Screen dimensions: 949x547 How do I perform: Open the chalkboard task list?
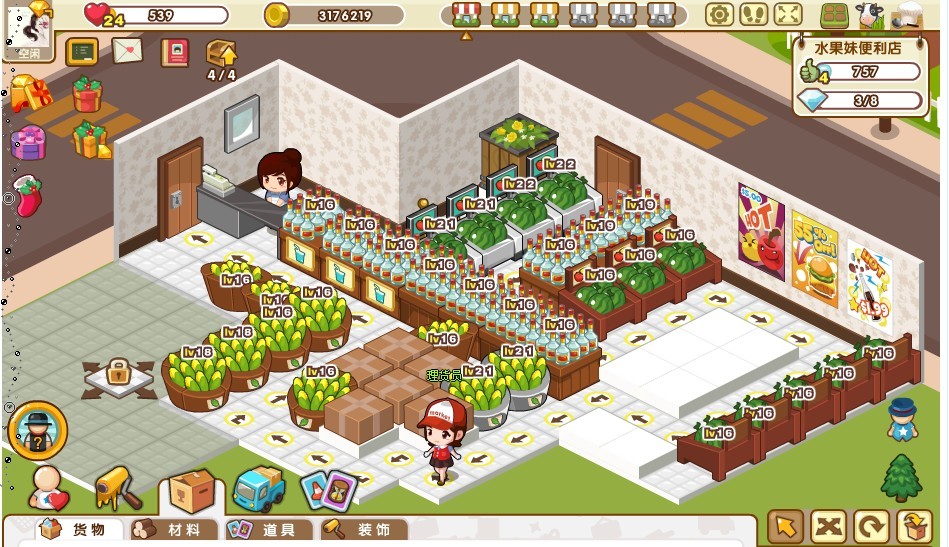[81, 52]
